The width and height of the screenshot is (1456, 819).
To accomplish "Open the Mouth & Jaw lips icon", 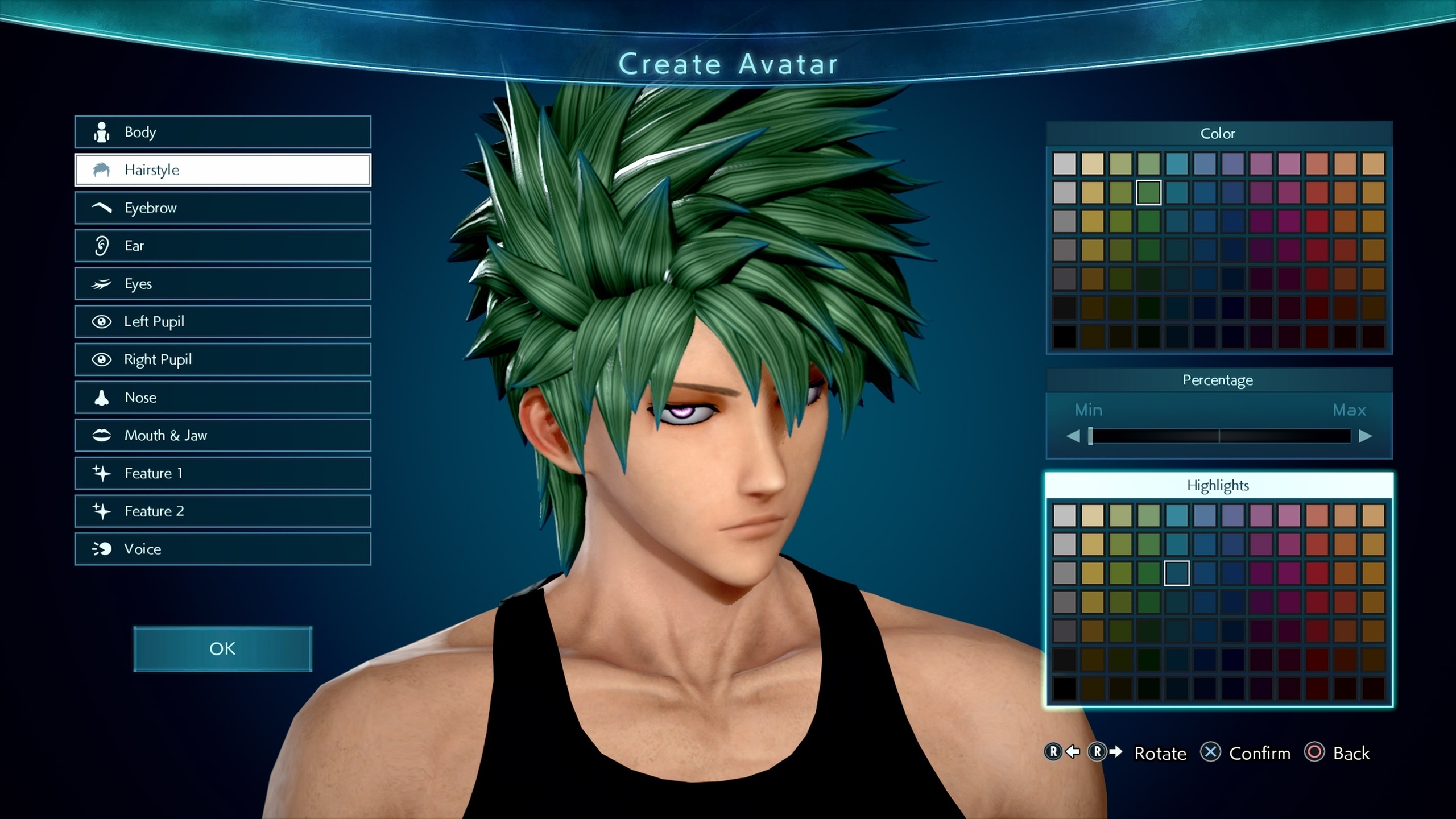I will (x=101, y=435).
